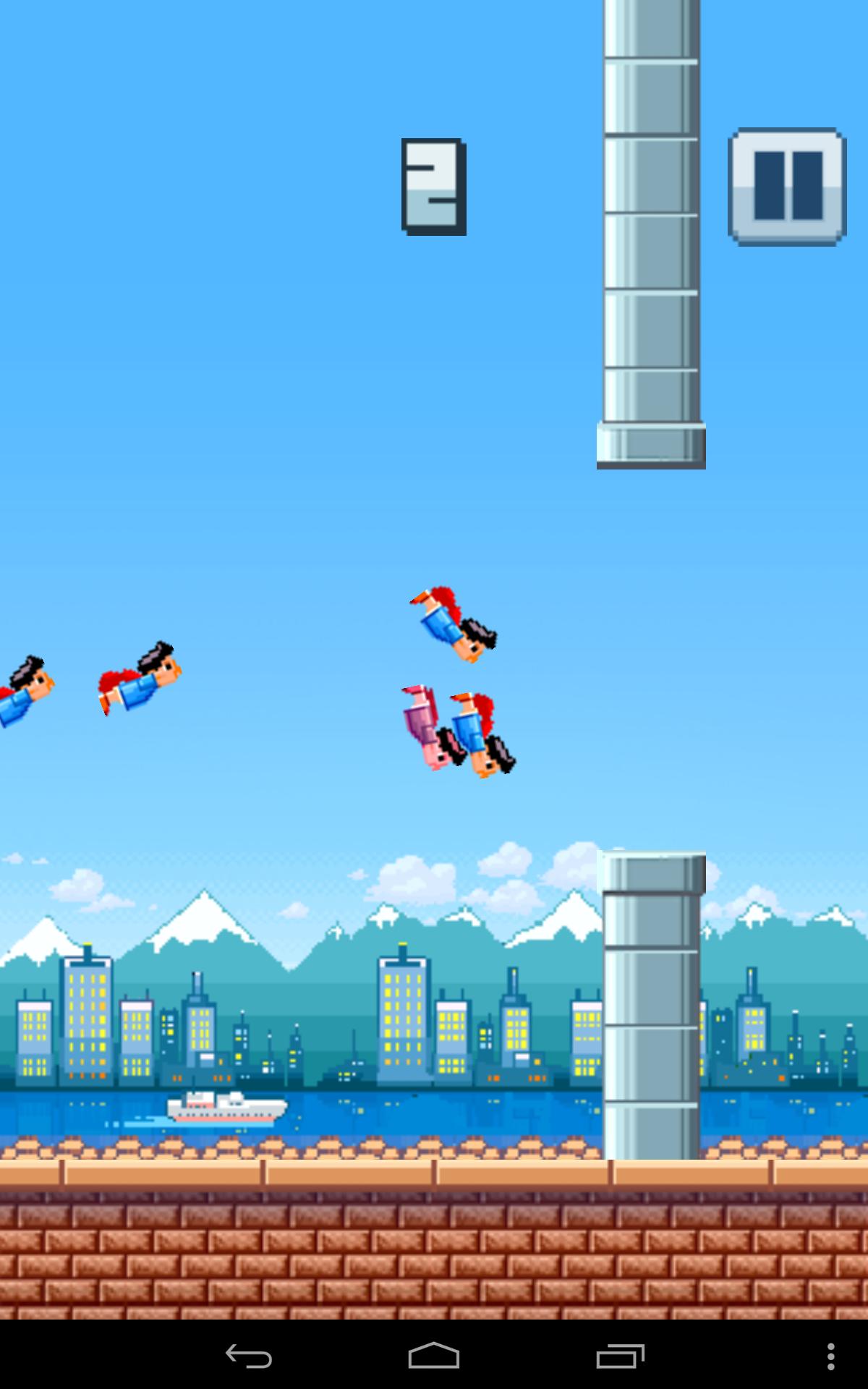Pause the game with the pause button
The height and width of the screenshot is (1389, 868).
click(x=787, y=187)
